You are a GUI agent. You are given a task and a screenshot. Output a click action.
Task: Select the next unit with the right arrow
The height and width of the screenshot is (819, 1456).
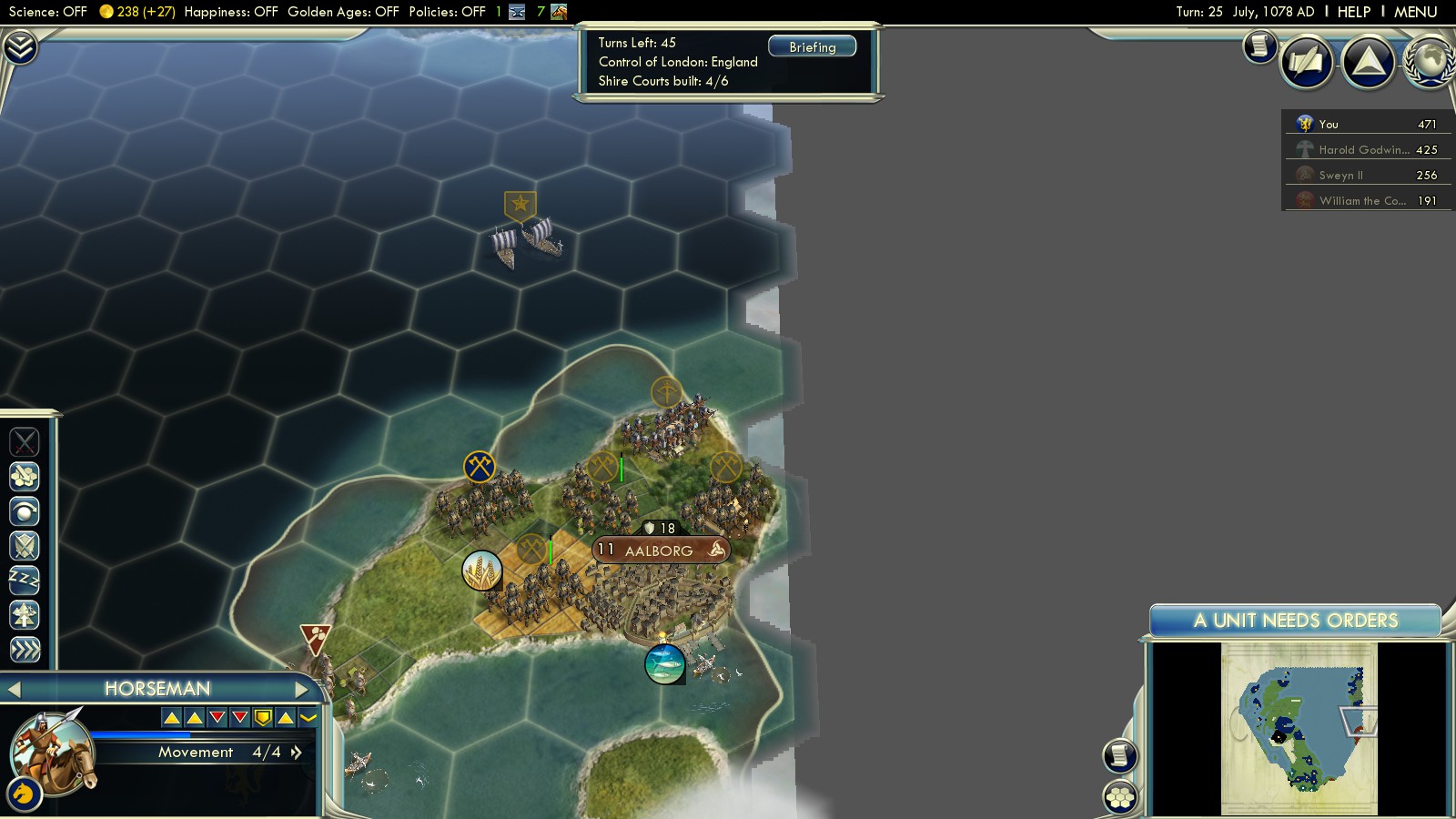coord(302,689)
